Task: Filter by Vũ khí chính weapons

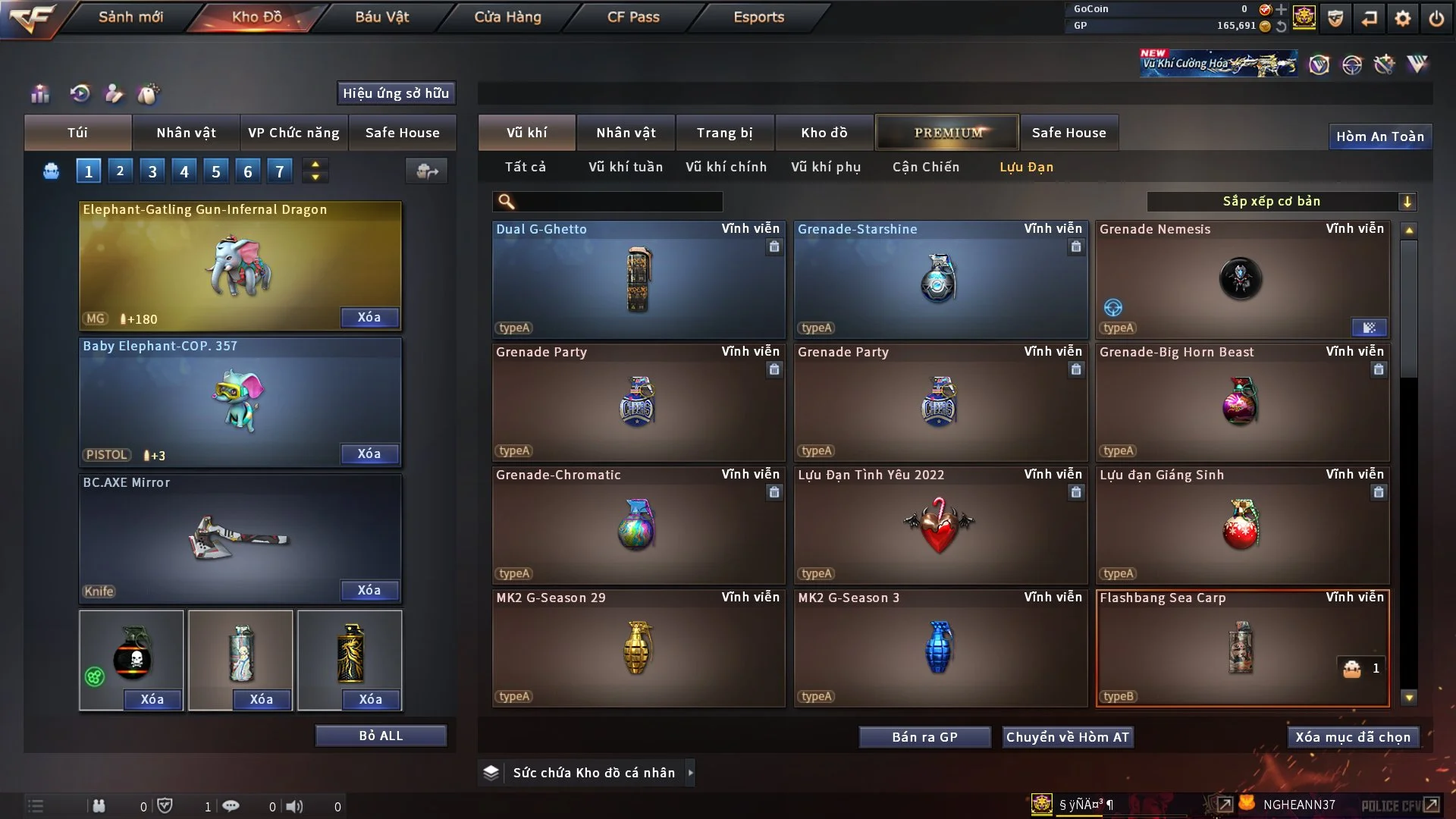Action: pos(726,167)
